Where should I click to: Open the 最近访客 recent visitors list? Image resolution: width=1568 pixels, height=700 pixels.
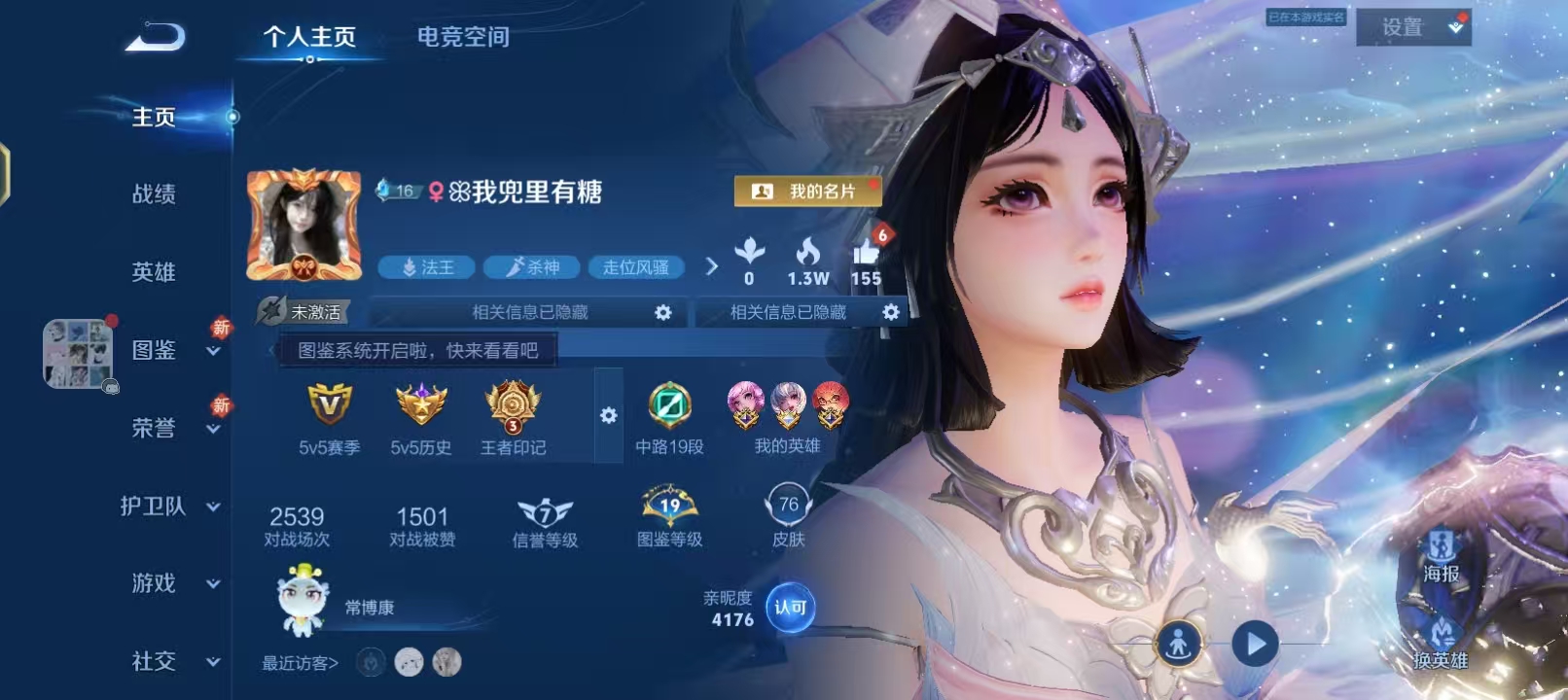point(300,663)
